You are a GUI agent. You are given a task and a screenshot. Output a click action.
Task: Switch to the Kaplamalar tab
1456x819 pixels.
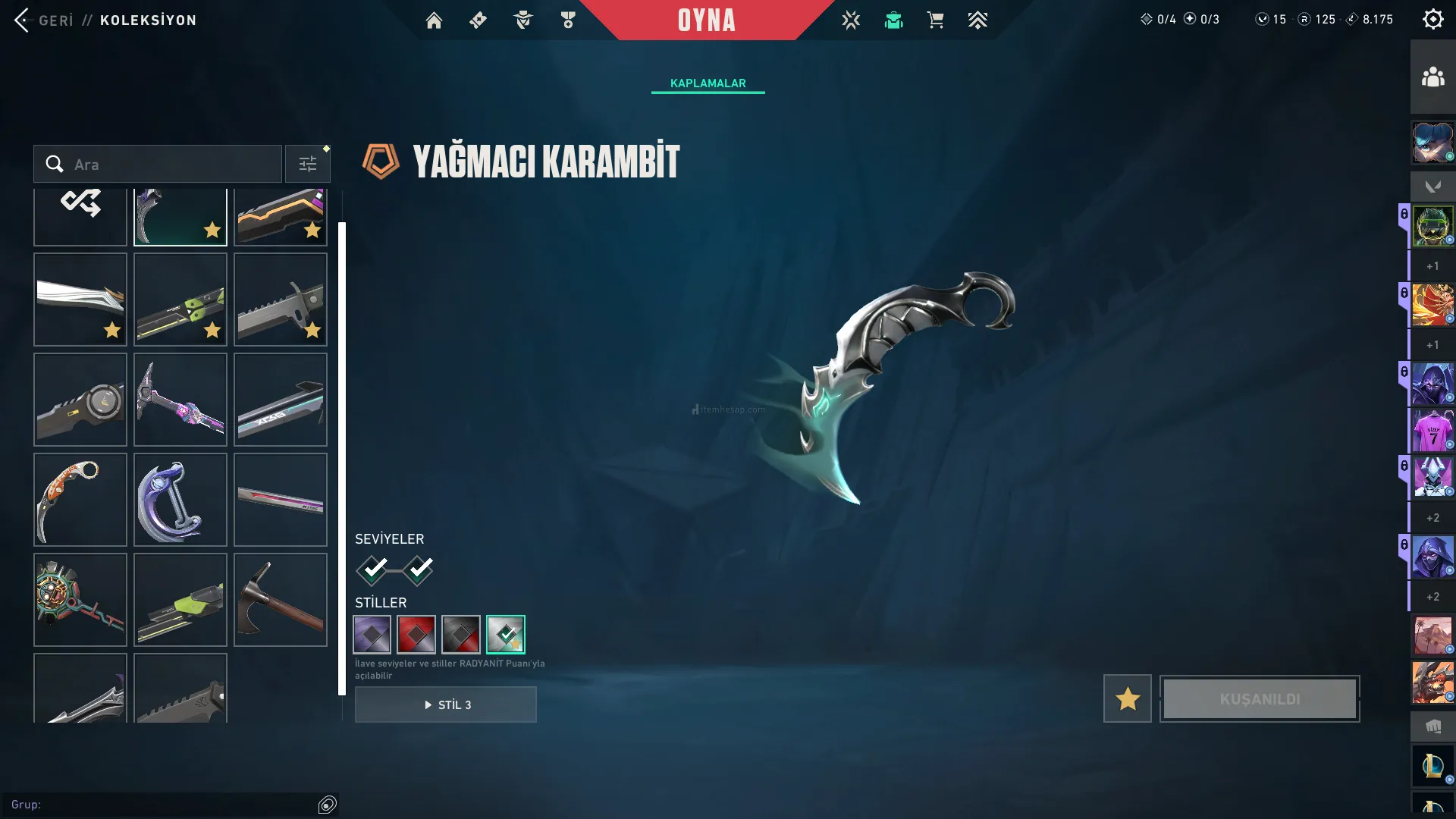[x=708, y=83]
